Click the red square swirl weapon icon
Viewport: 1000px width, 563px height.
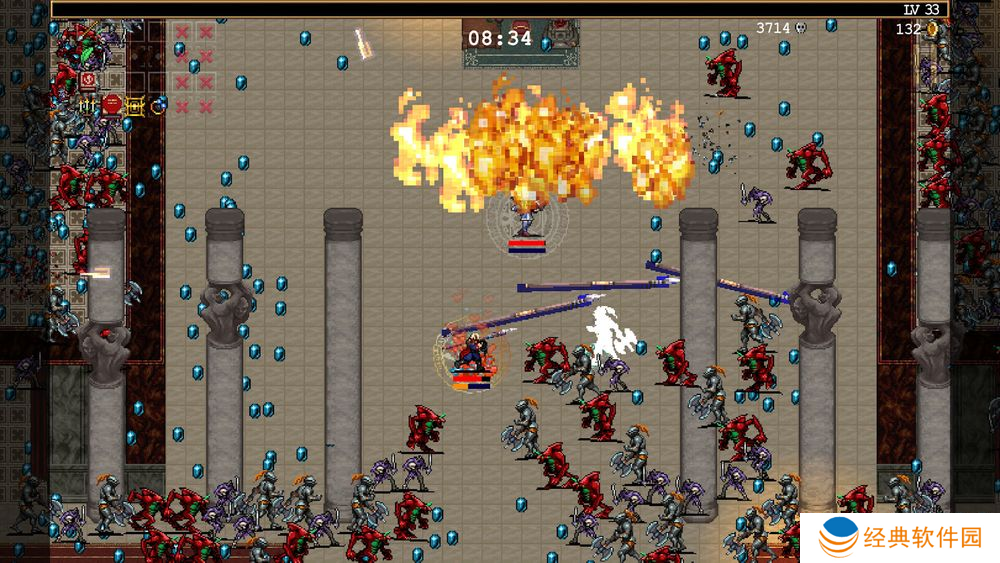coord(88,81)
